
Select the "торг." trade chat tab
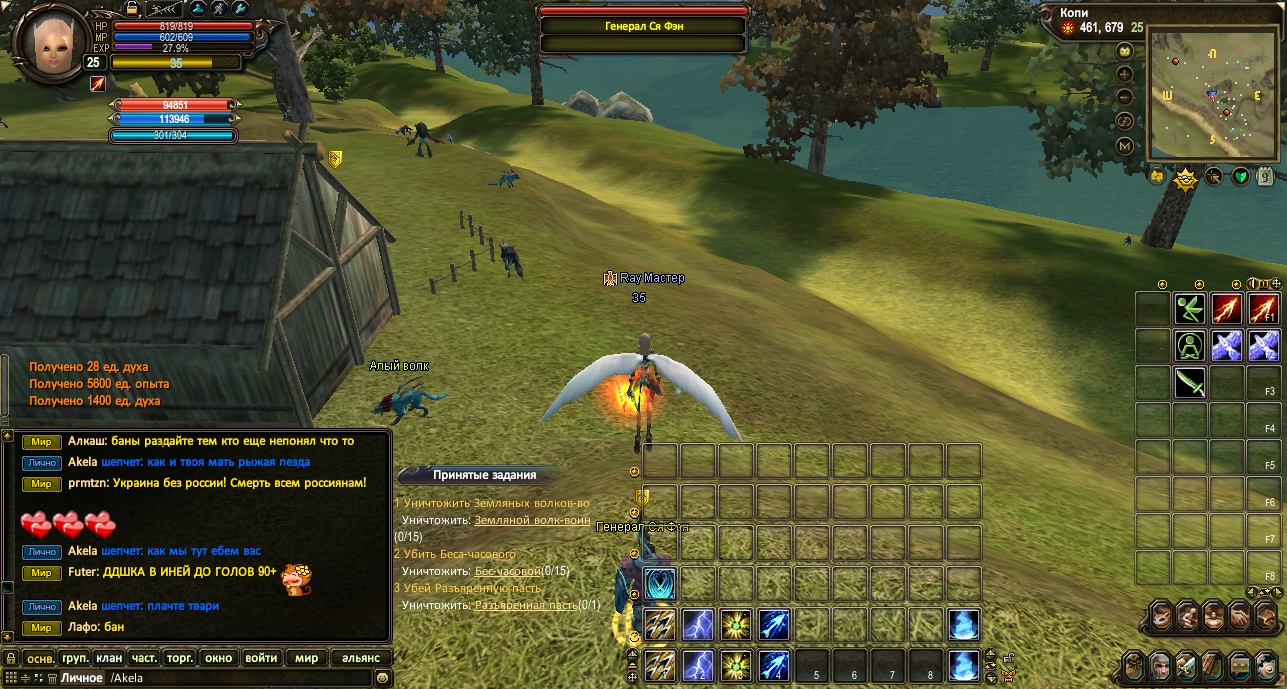[x=179, y=658]
